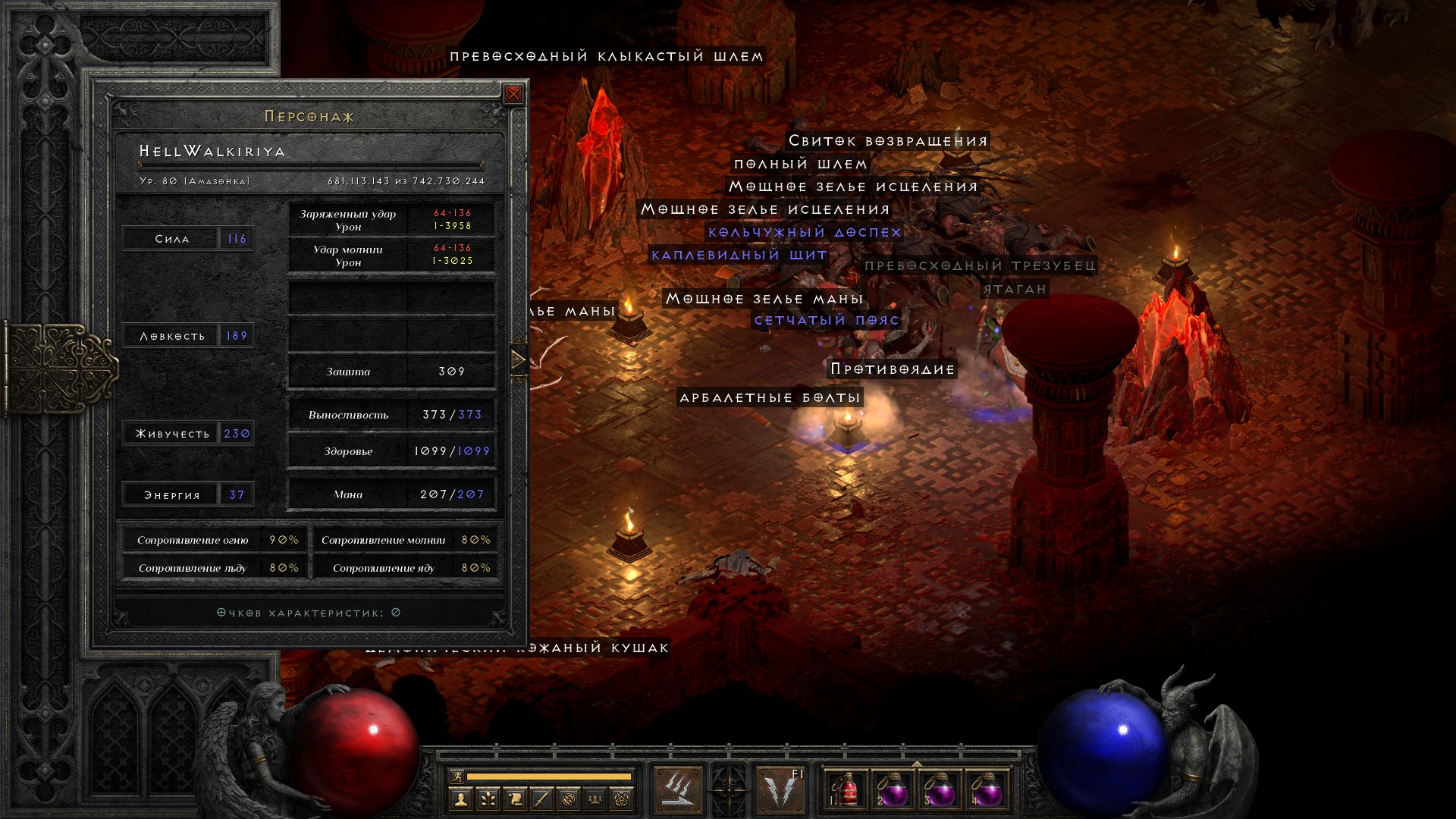This screenshot has width=1456, height=819.
Task: Pick up the Противоядие item label
Action: (x=892, y=369)
